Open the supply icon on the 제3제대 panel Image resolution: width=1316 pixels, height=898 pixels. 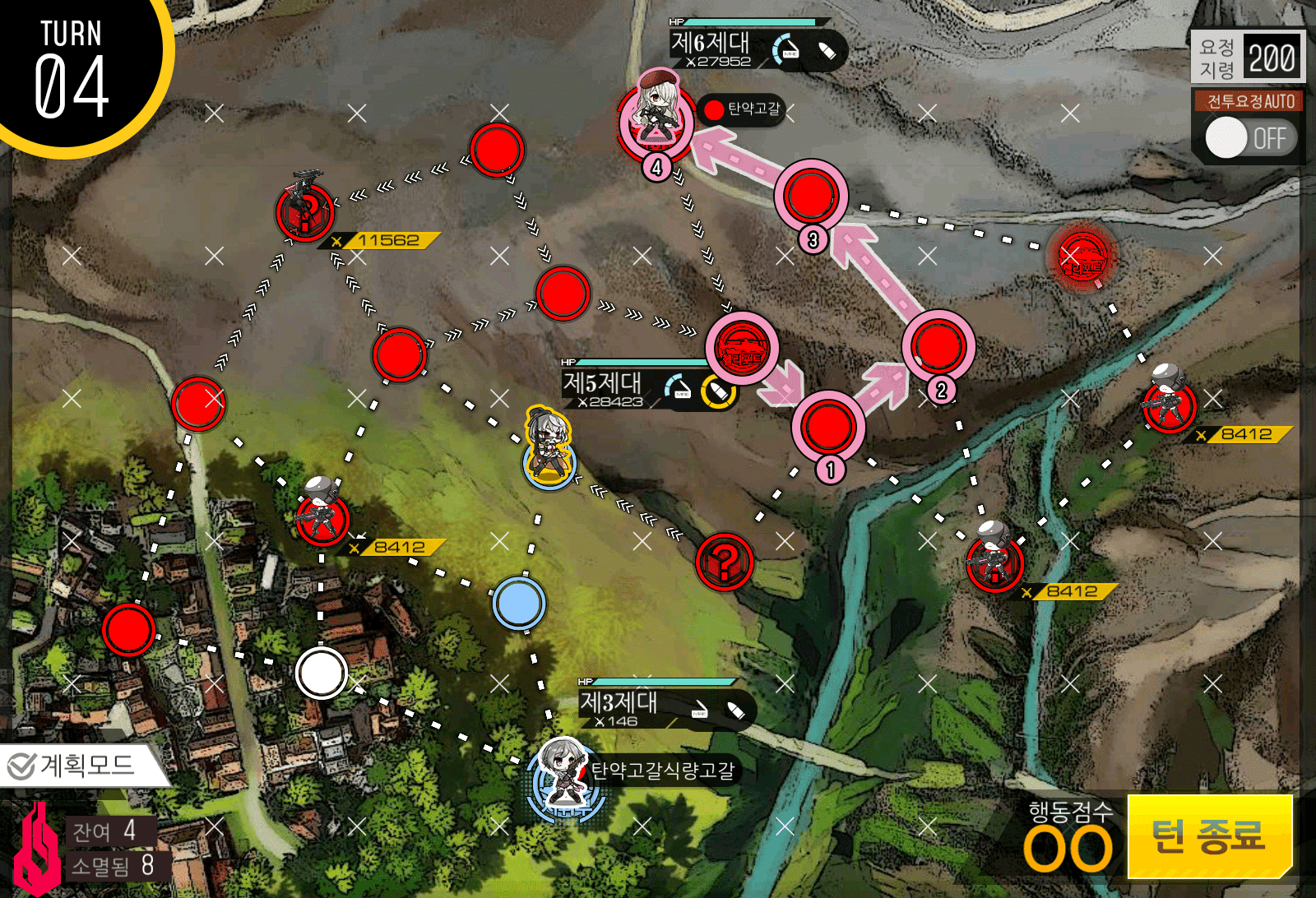[x=736, y=709]
